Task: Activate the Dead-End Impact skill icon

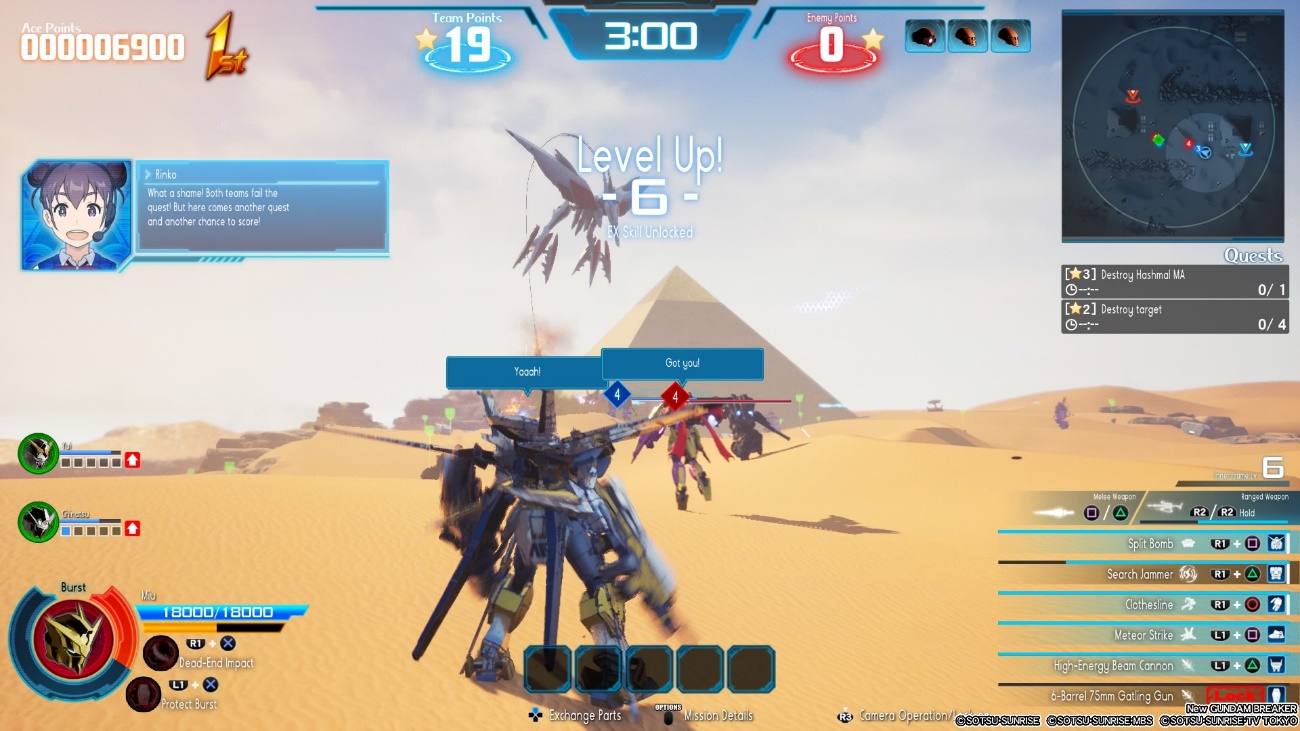Action: [160, 653]
